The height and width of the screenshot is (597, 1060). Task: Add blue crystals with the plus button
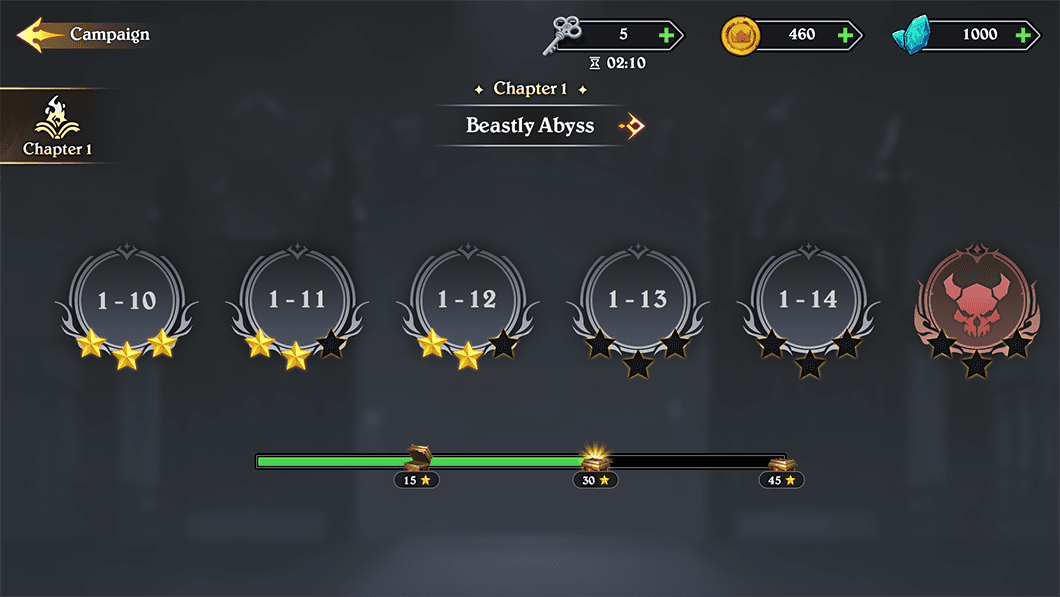click(x=1023, y=35)
